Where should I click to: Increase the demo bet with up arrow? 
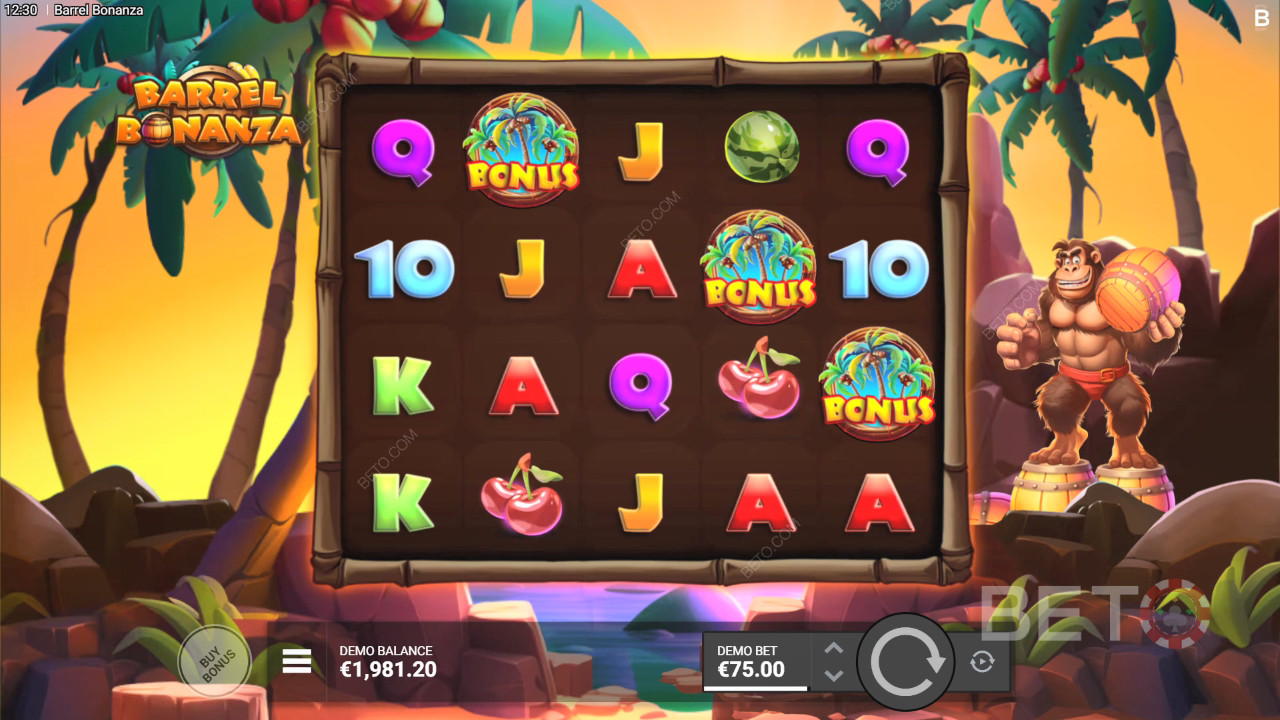[x=834, y=648]
